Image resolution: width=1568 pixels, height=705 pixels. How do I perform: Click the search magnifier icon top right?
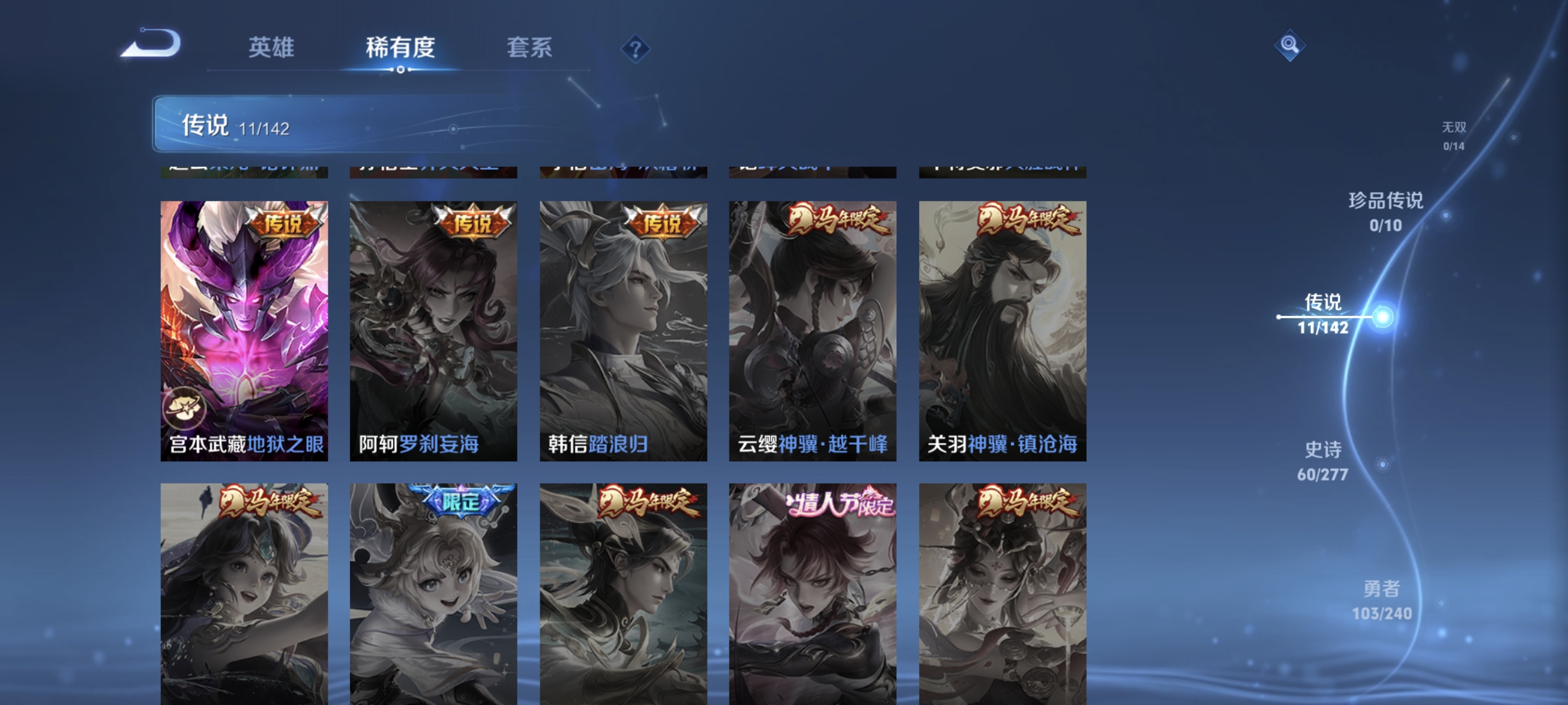click(1290, 45)
